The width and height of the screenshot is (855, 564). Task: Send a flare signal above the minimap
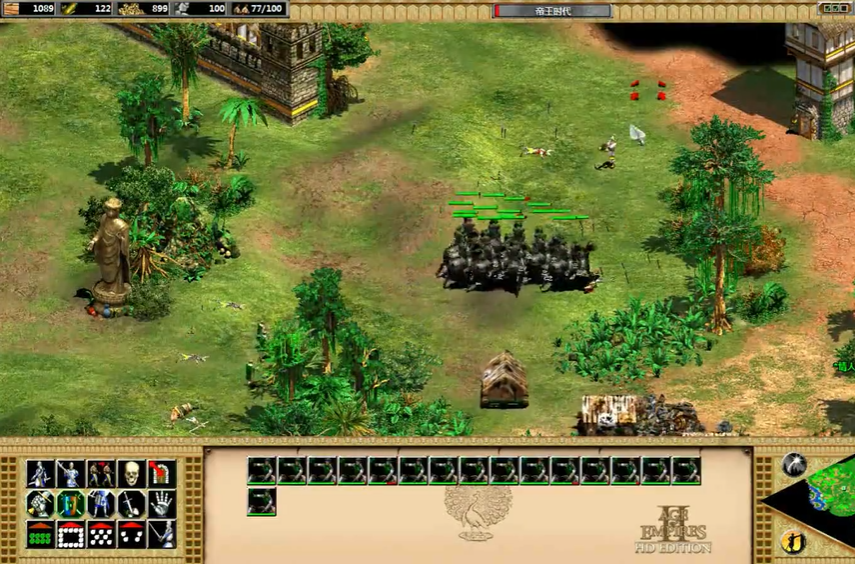[794, 464]
